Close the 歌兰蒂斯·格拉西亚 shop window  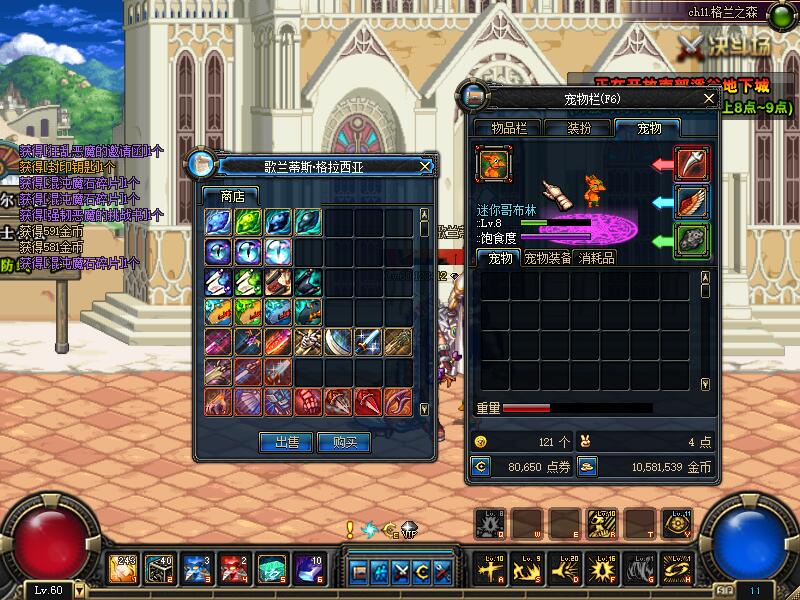pyautogui.click(x=425, y=166)
